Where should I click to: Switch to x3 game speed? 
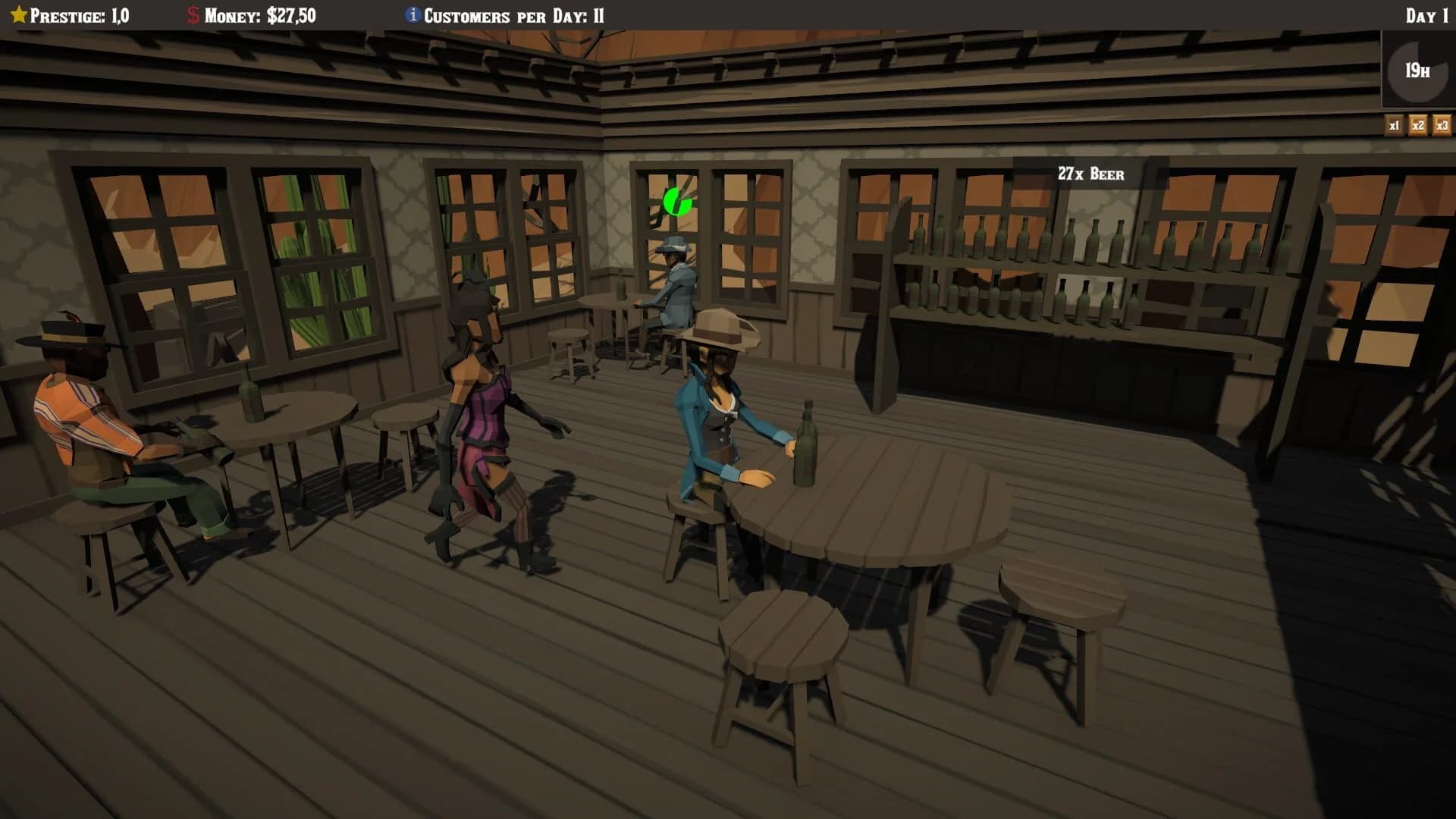(x=1440, y=127)
